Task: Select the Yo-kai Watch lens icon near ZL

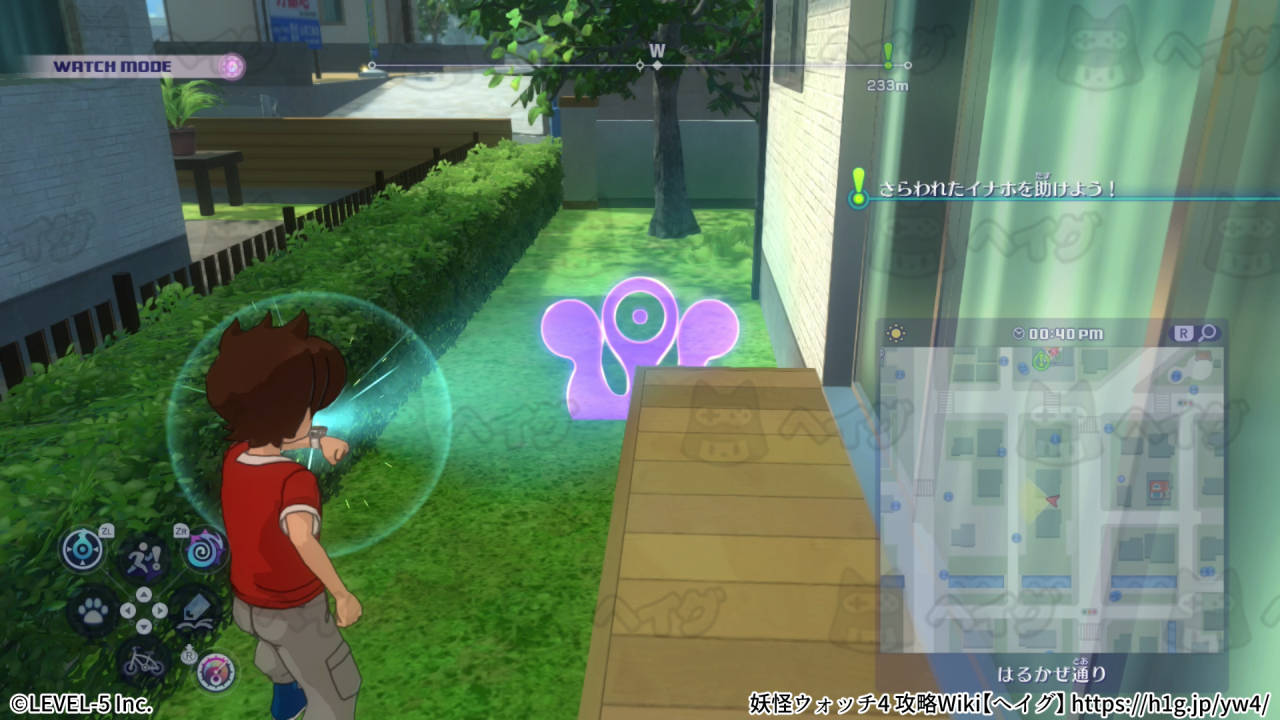Action: [x=82, y=549]
